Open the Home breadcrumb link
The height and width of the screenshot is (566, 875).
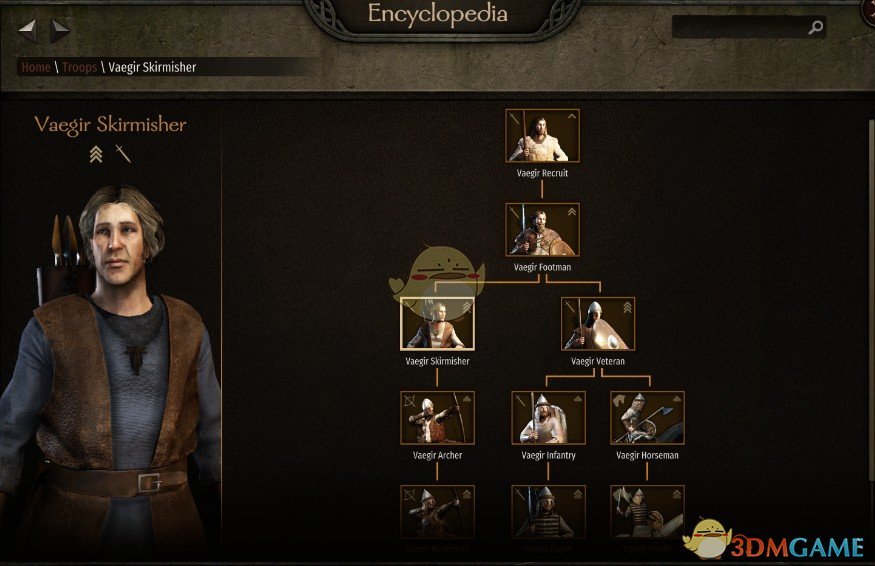point(36,67)
